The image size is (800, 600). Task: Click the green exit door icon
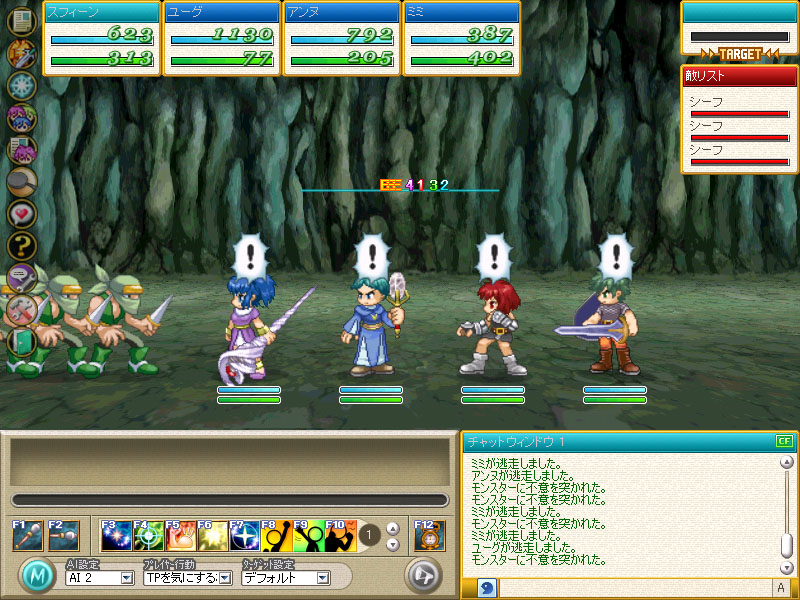[21, 340]
